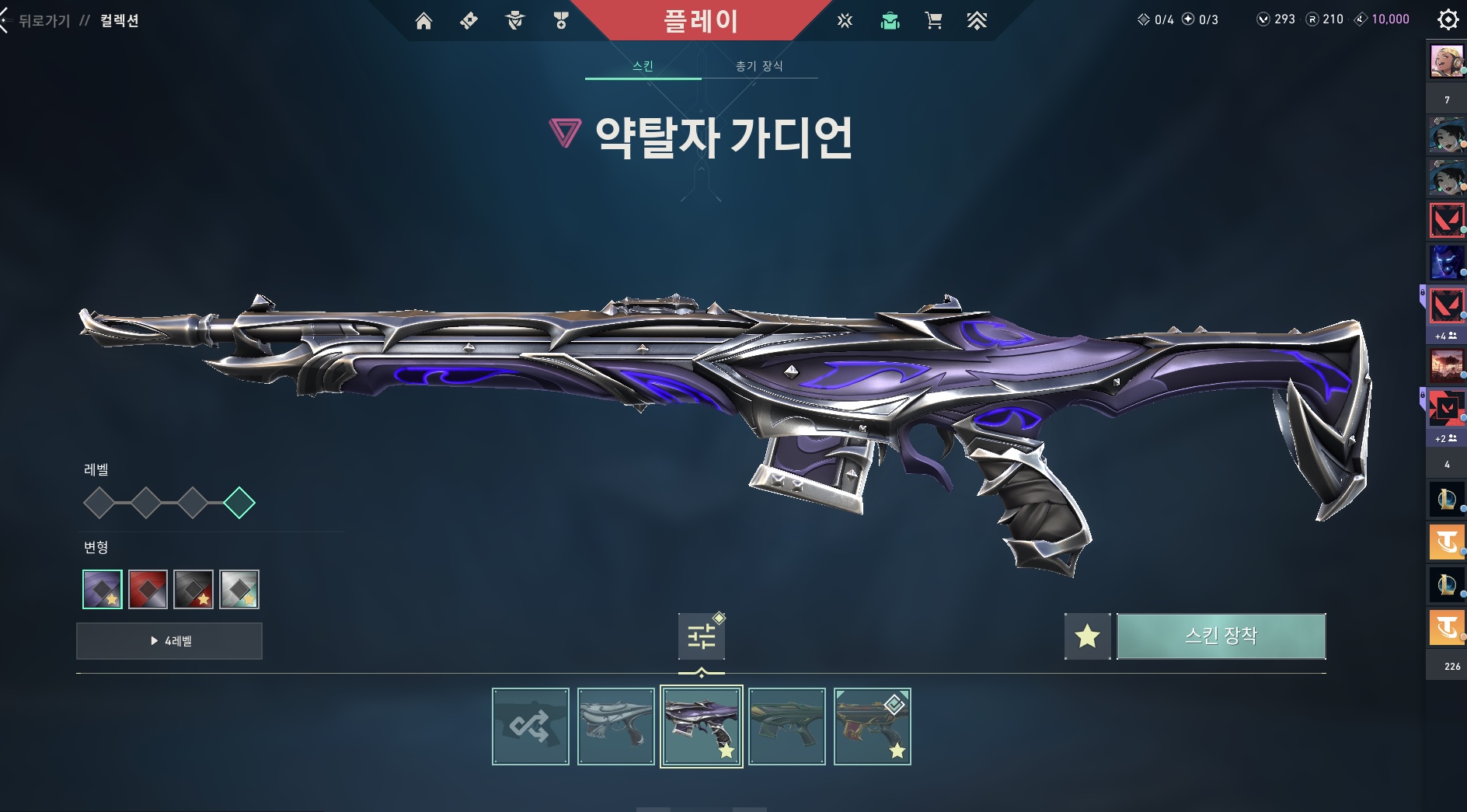Equip the skin with 스킨 장착
The height and width of the screenshot is (812, 1467).
pyautogui.click(x=1221, y=636)
